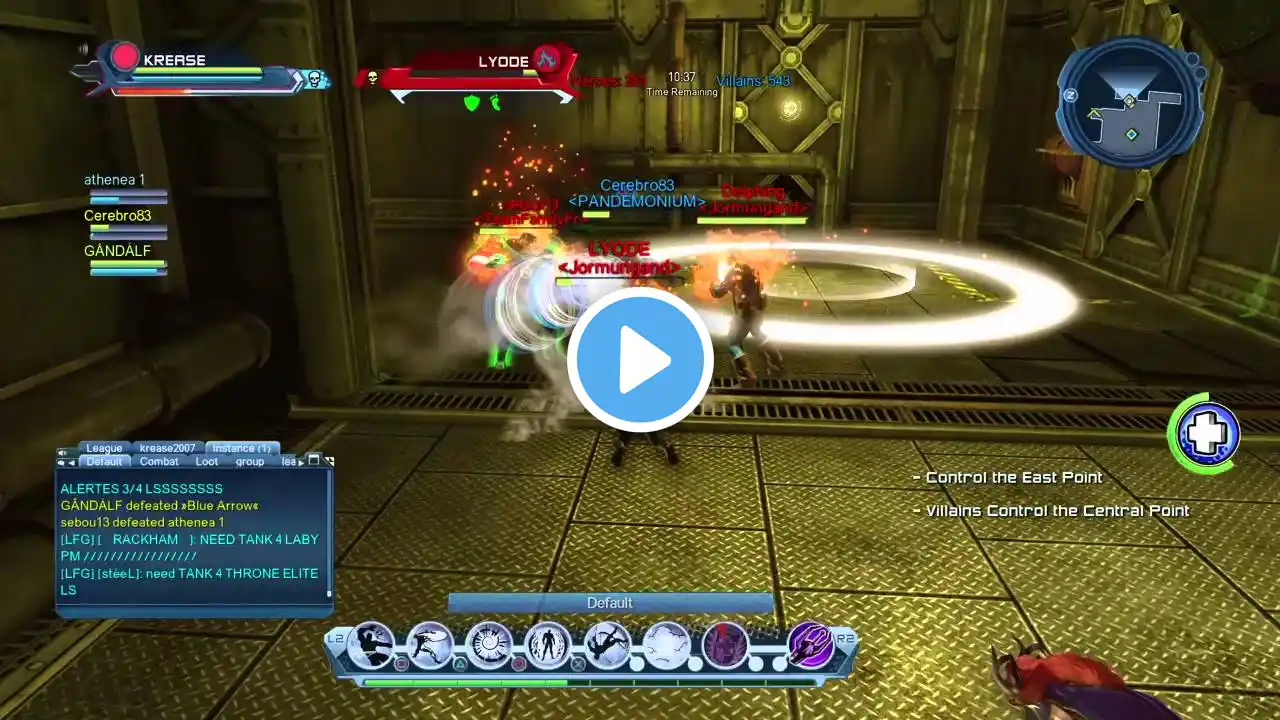Select the Instance (1) chat tab

[x=241, y=448]
